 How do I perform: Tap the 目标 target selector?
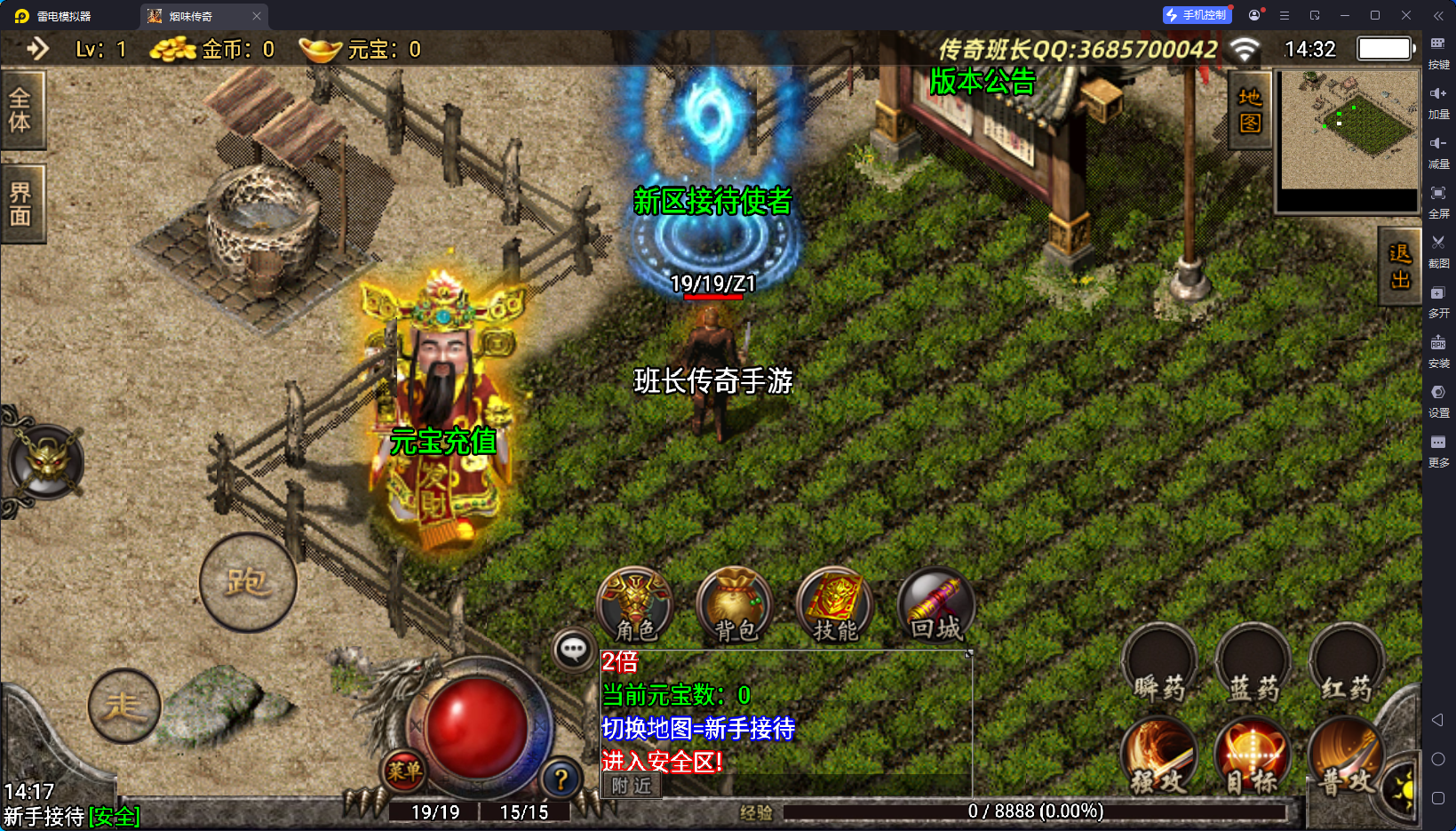[1253, 760]
